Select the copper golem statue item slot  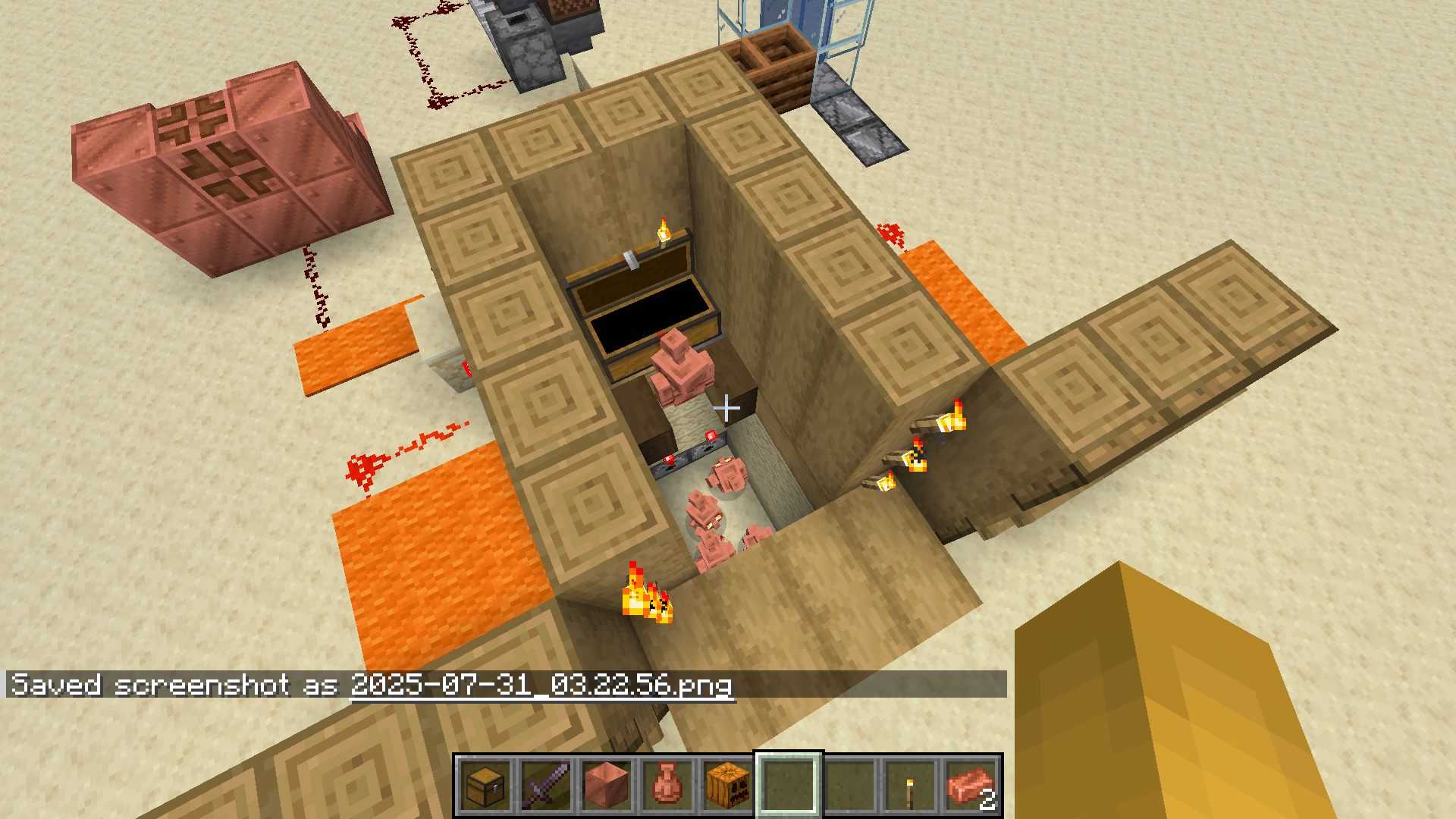tap(667, 786)
